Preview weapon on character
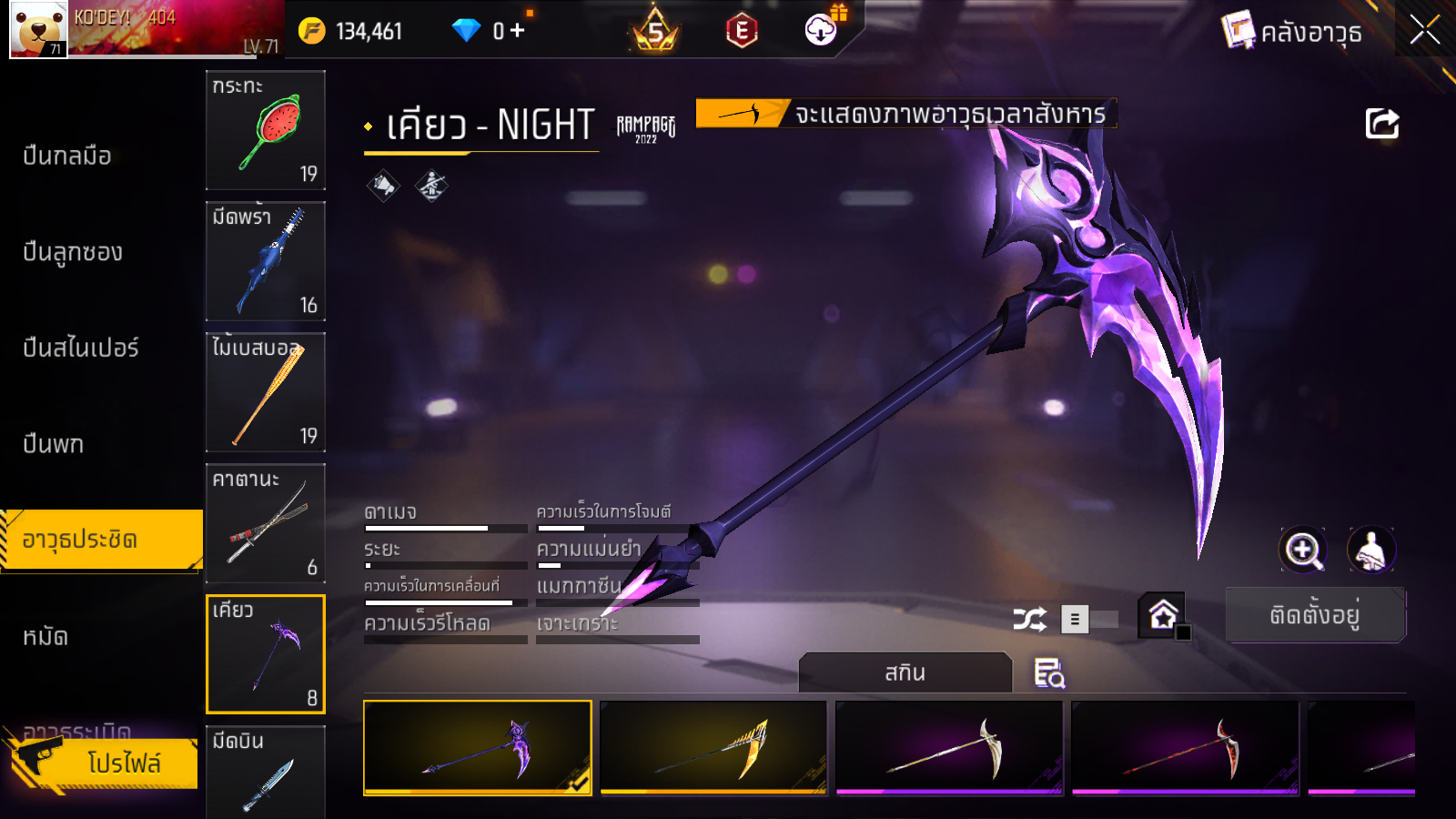Screen dimensions: 1456x819 pos(1370,550)
